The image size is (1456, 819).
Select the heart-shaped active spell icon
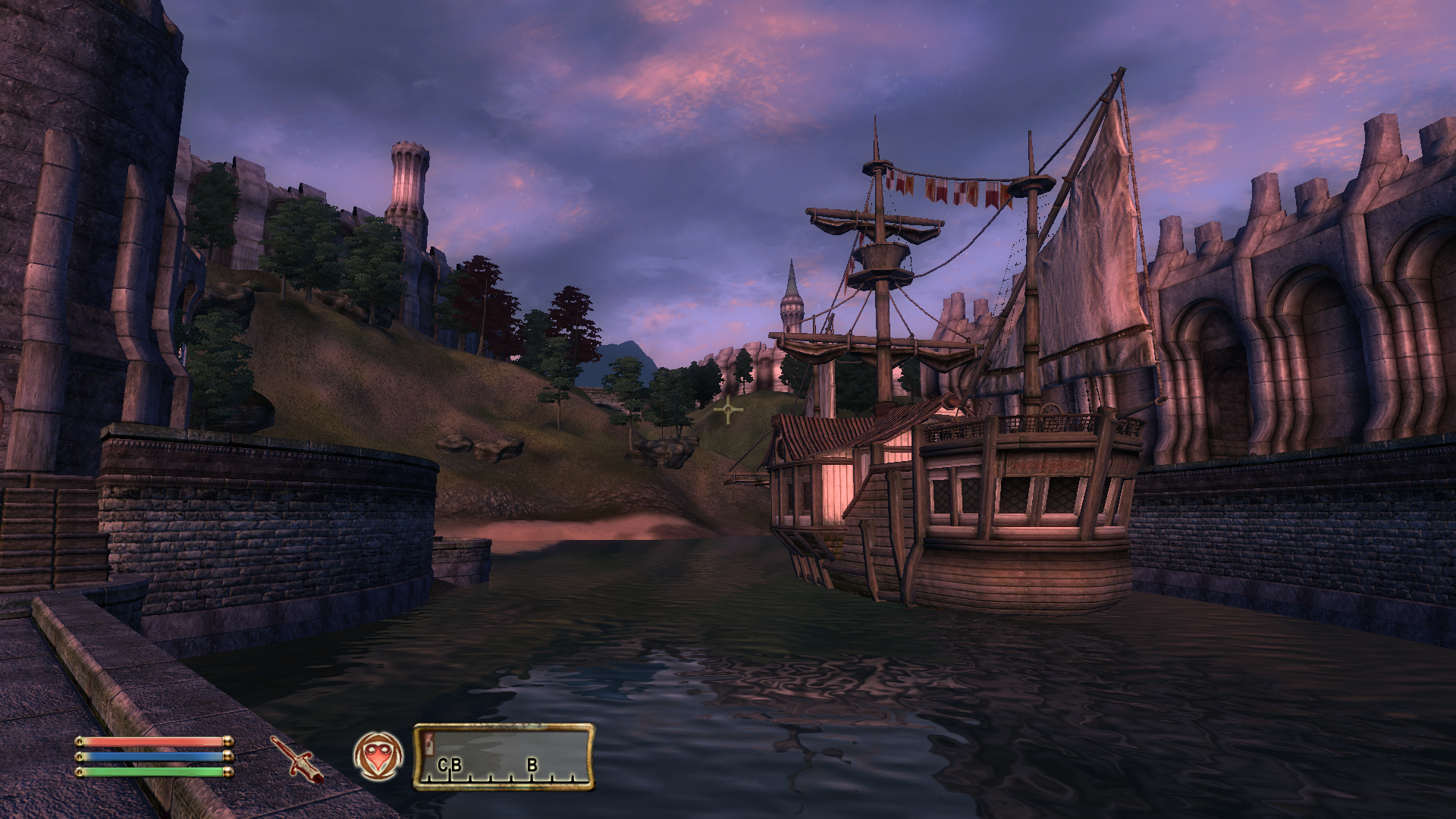coord(378,756)
